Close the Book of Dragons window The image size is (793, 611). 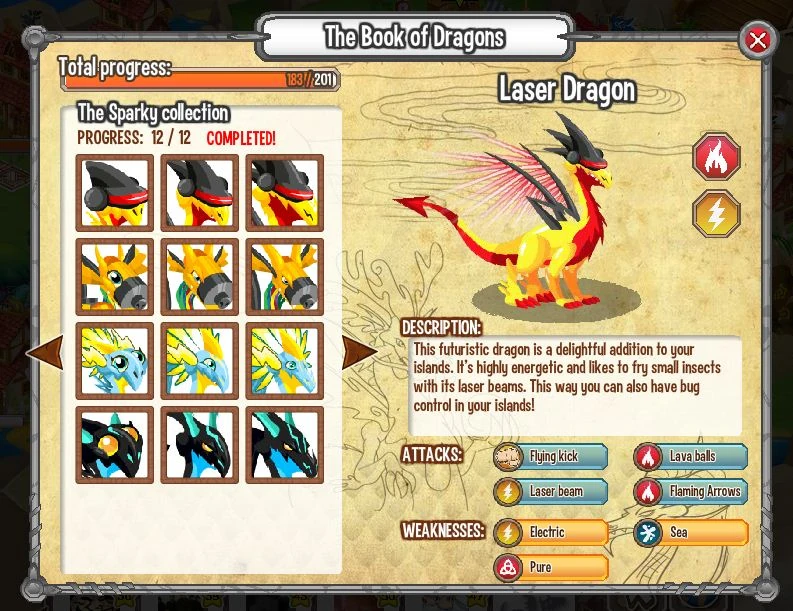(758, 41)
